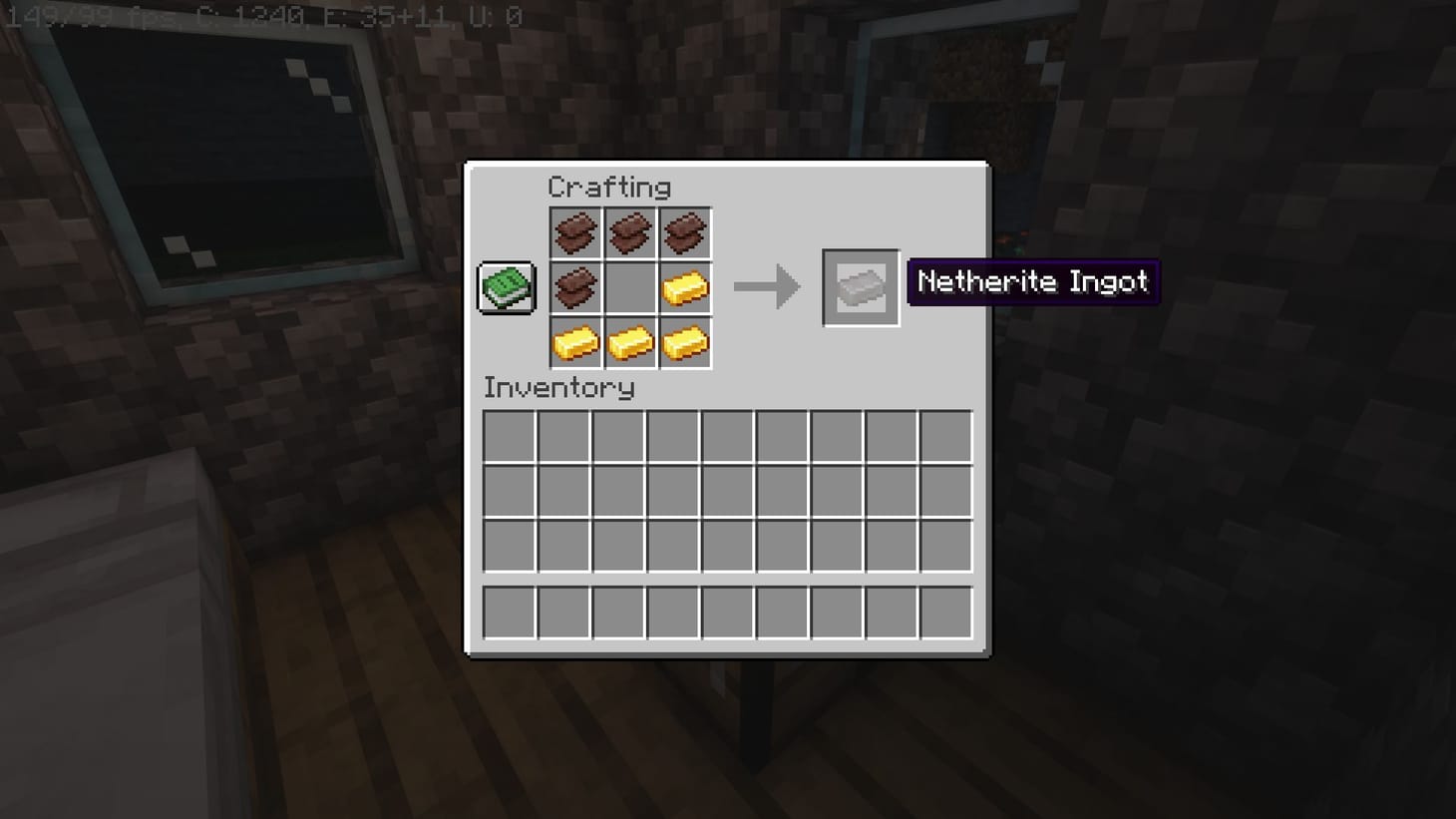Select the bottom-right gold ingot

coord(686,343)
